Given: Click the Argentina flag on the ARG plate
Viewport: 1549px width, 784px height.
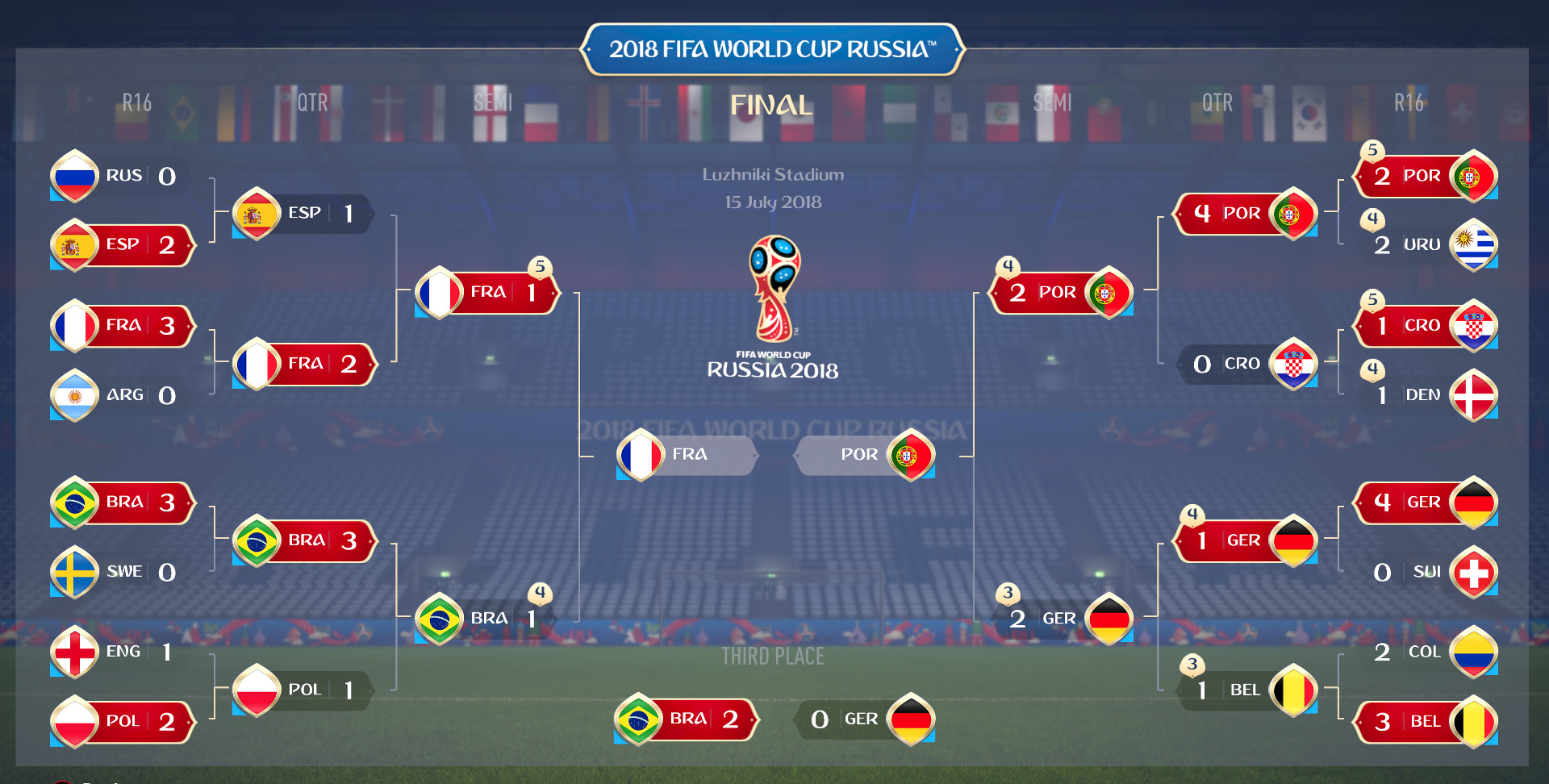Looking at the screenshot, I should 73,395.
